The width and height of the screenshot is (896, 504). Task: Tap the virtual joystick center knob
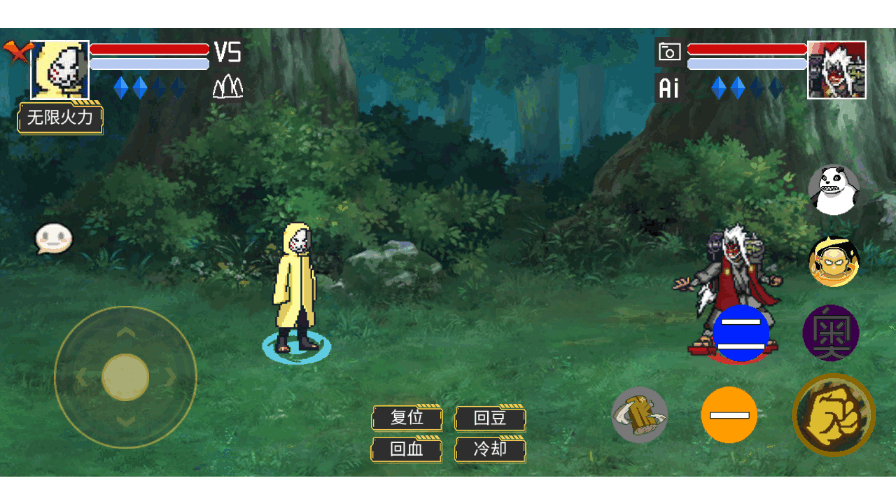coord(126,377)
